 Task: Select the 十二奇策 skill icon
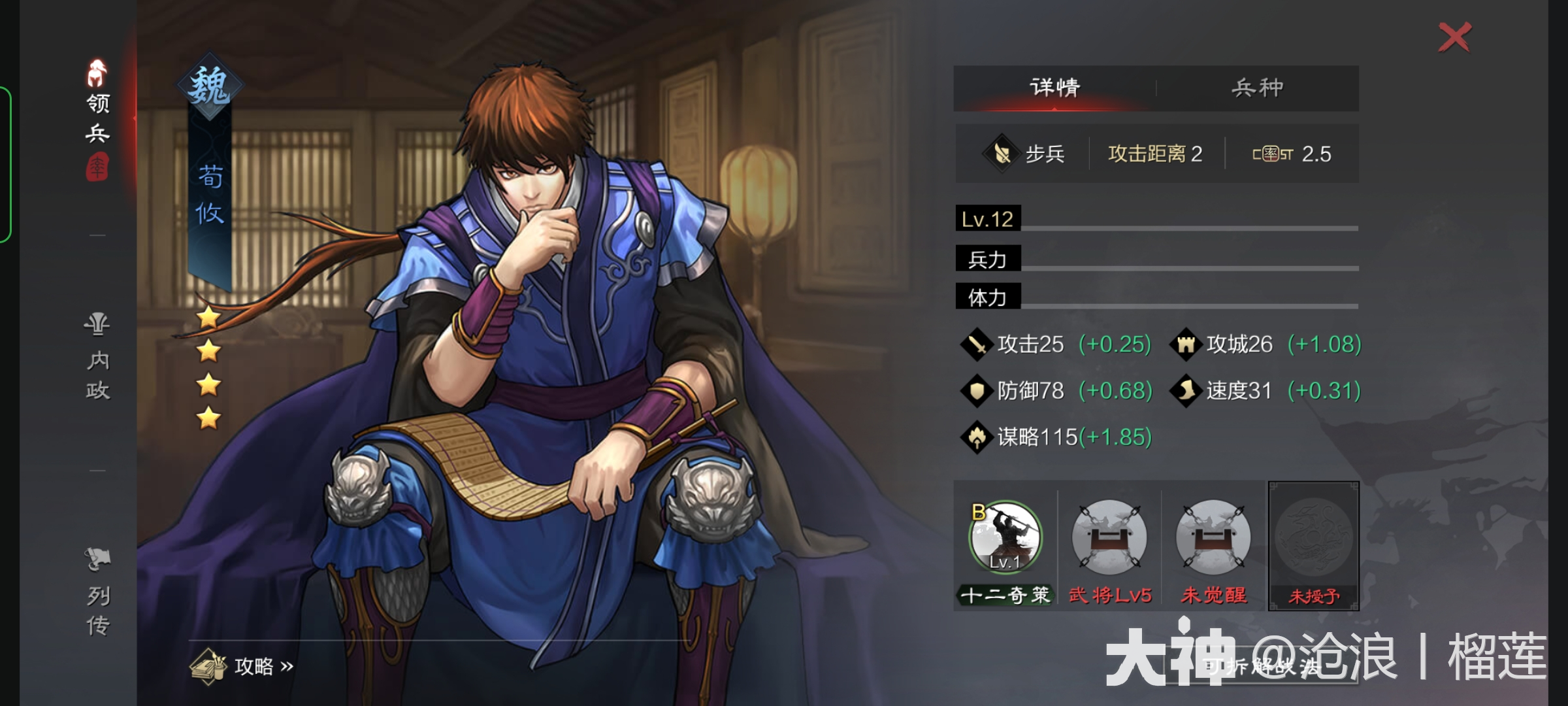pyautogui.click(x=1005, y=539)
